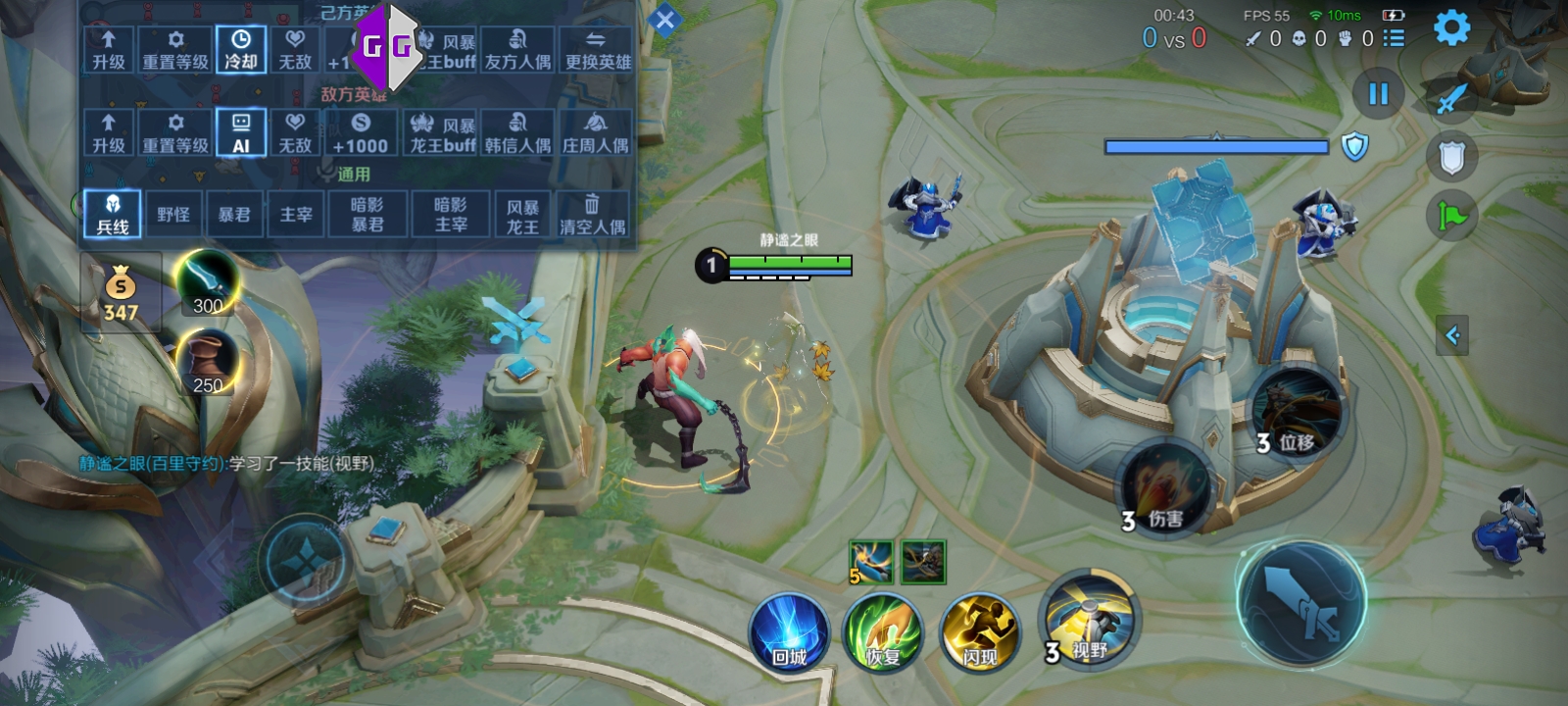The image size is (1568, 706).
Task: Close the training cheat panel
Action: pyautogui.click(x=664, y=20)
